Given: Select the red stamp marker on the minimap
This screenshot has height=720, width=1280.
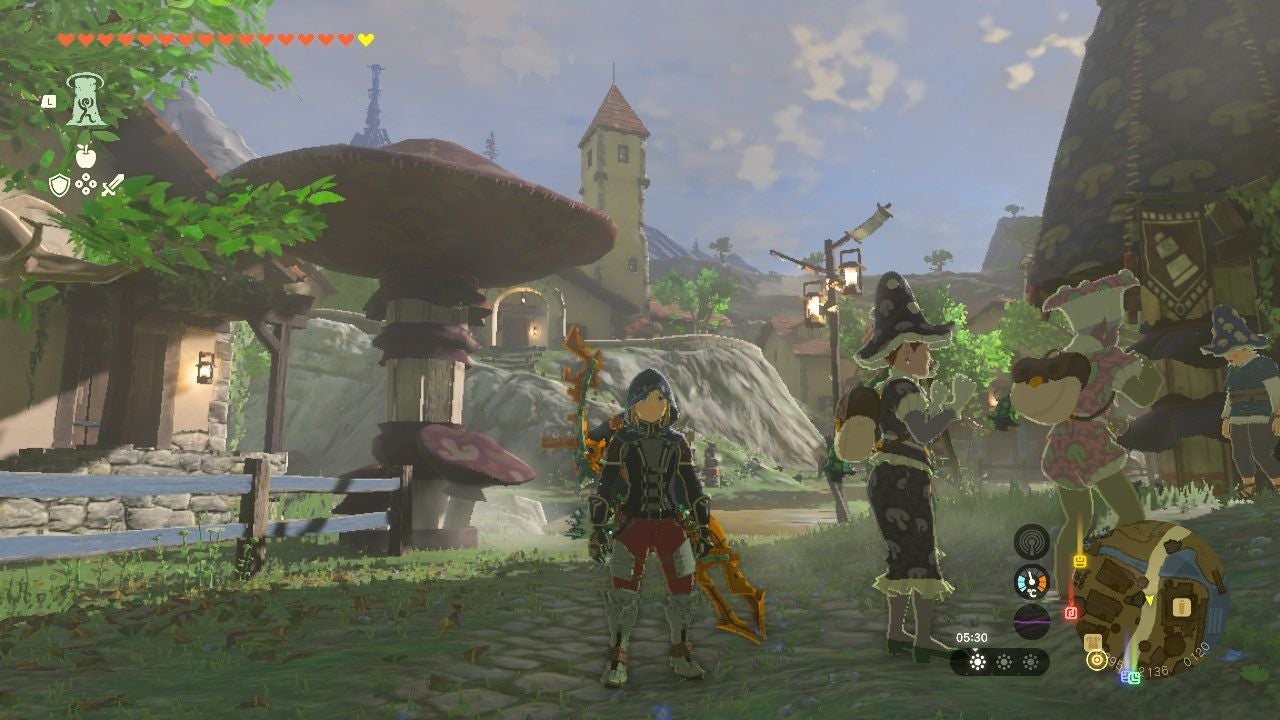Looking at the screenshot, I should pos(1069,613).
